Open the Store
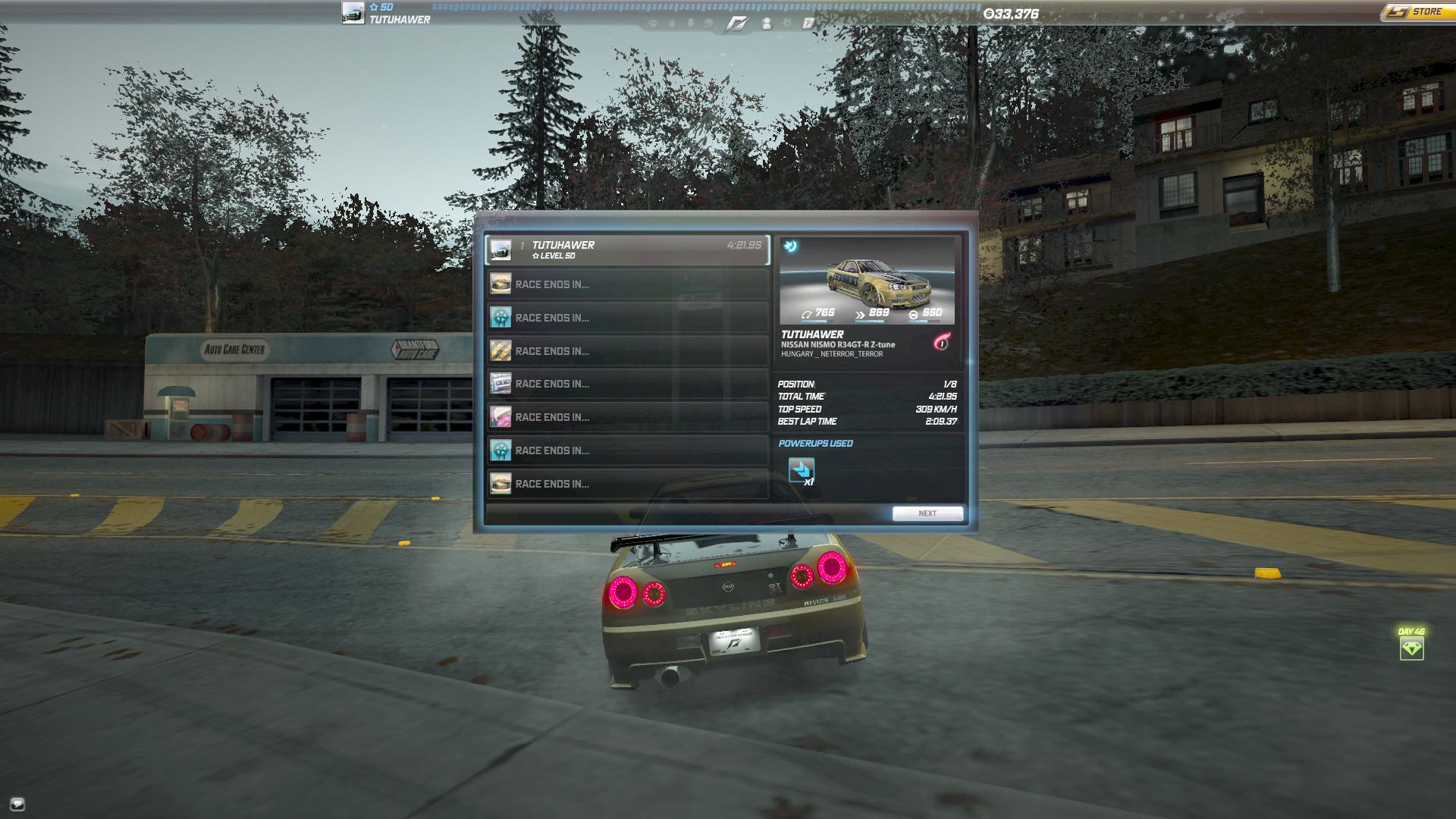This screenshot has width=1456, height=819. (x=1416, y=12)
